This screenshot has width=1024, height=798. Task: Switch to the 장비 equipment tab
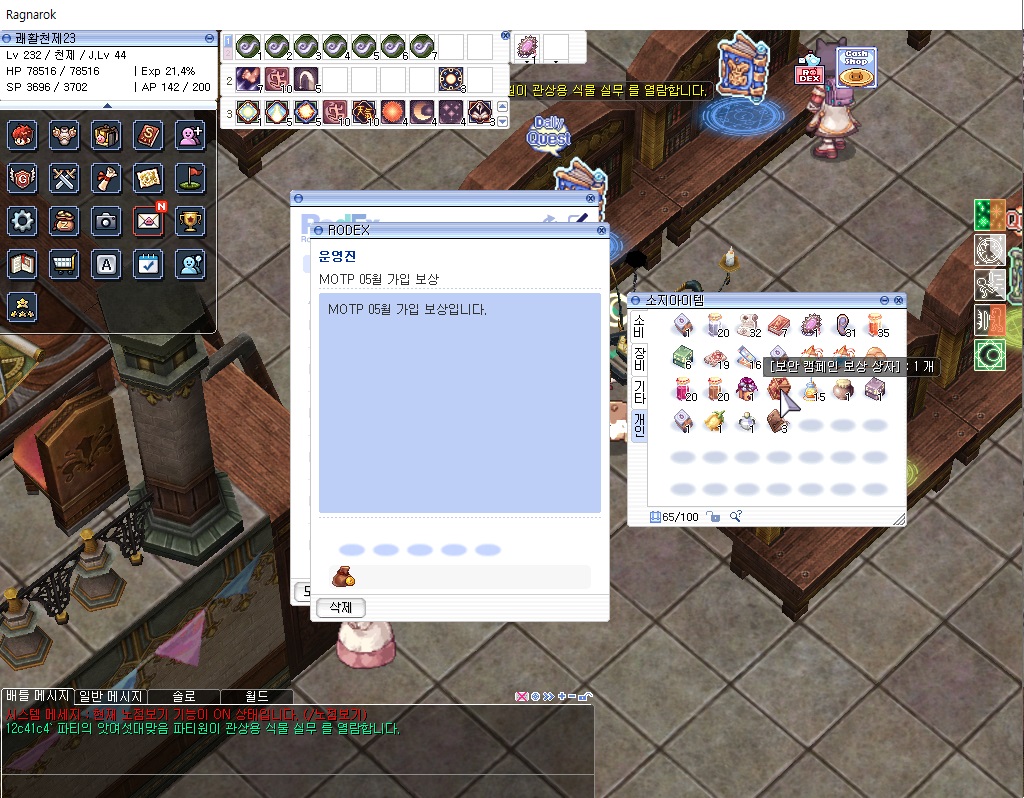[x=639, y=359]
